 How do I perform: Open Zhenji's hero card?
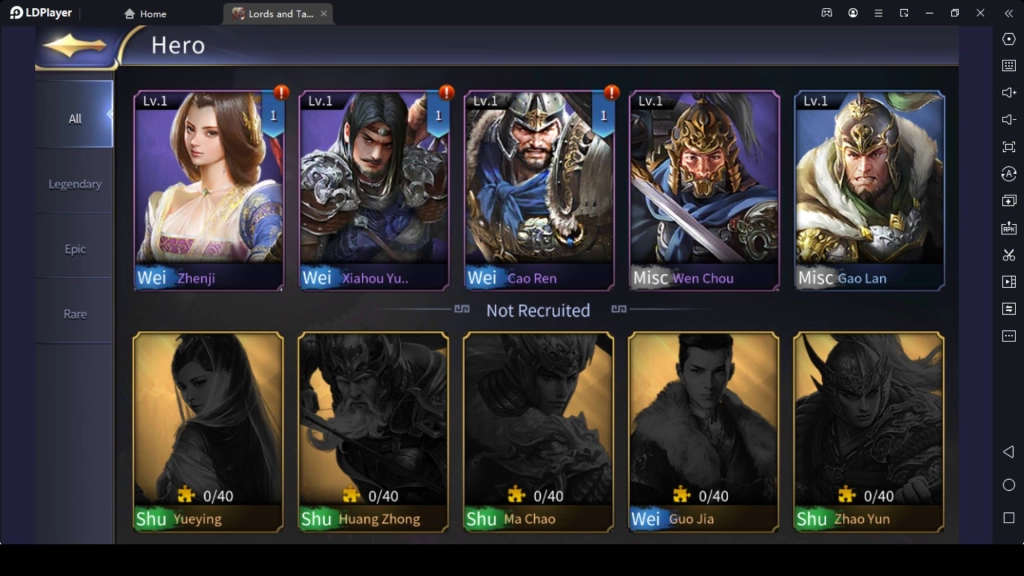click(209, 190)
